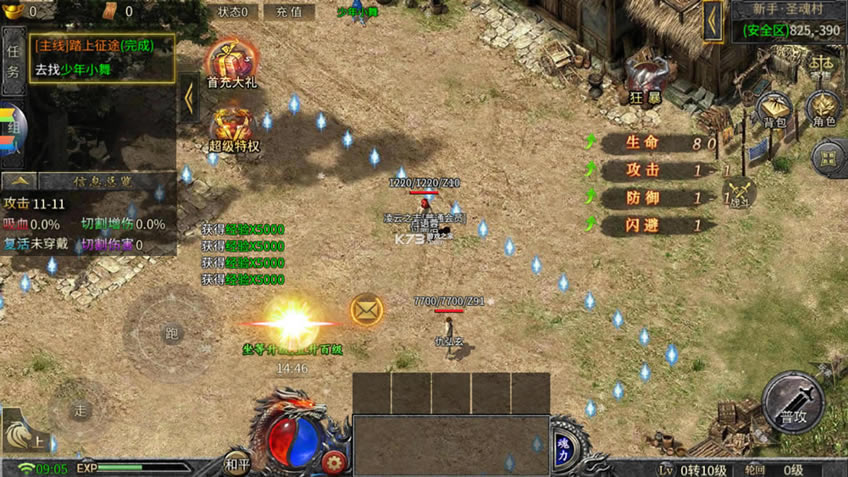This screenshot has width=848, height=477.
Task: Tap the 普攻 basic attack button
Action: pos(793,402)
